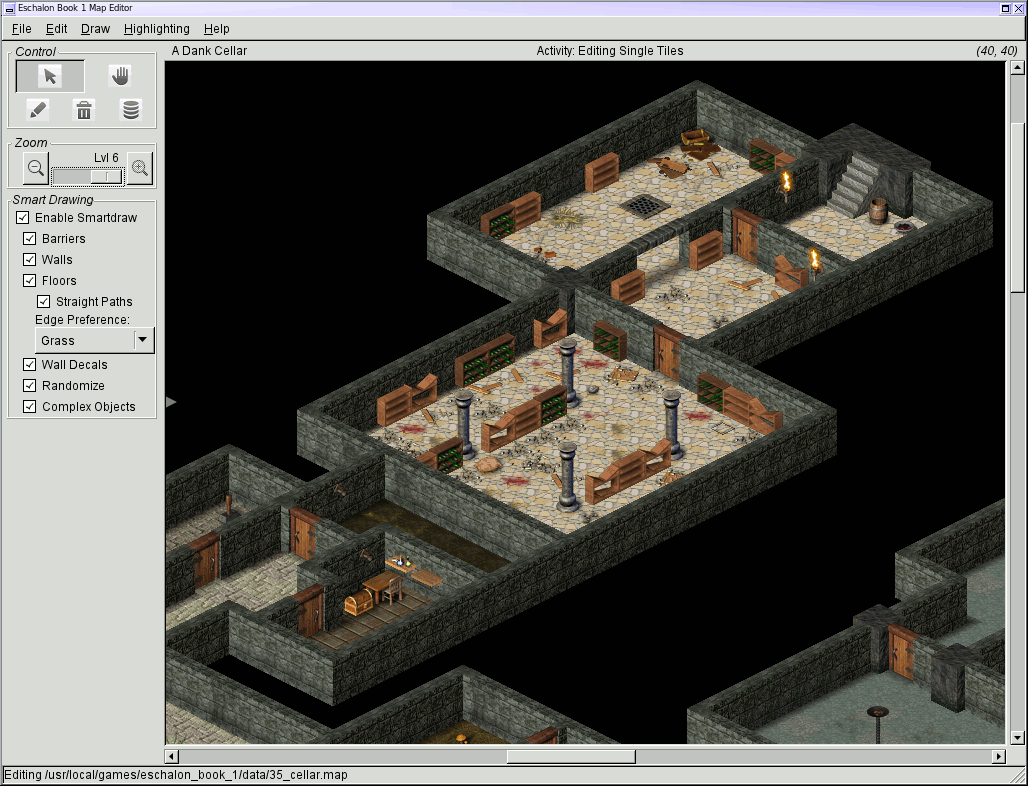Close the Map Editor window
1028x786 pixels.
tap(1018, 8)
